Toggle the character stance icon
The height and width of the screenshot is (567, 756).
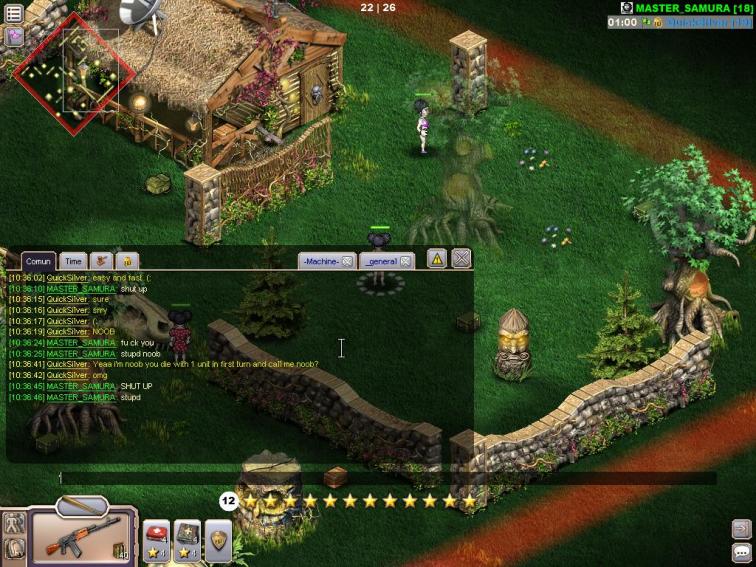[14, 522]
